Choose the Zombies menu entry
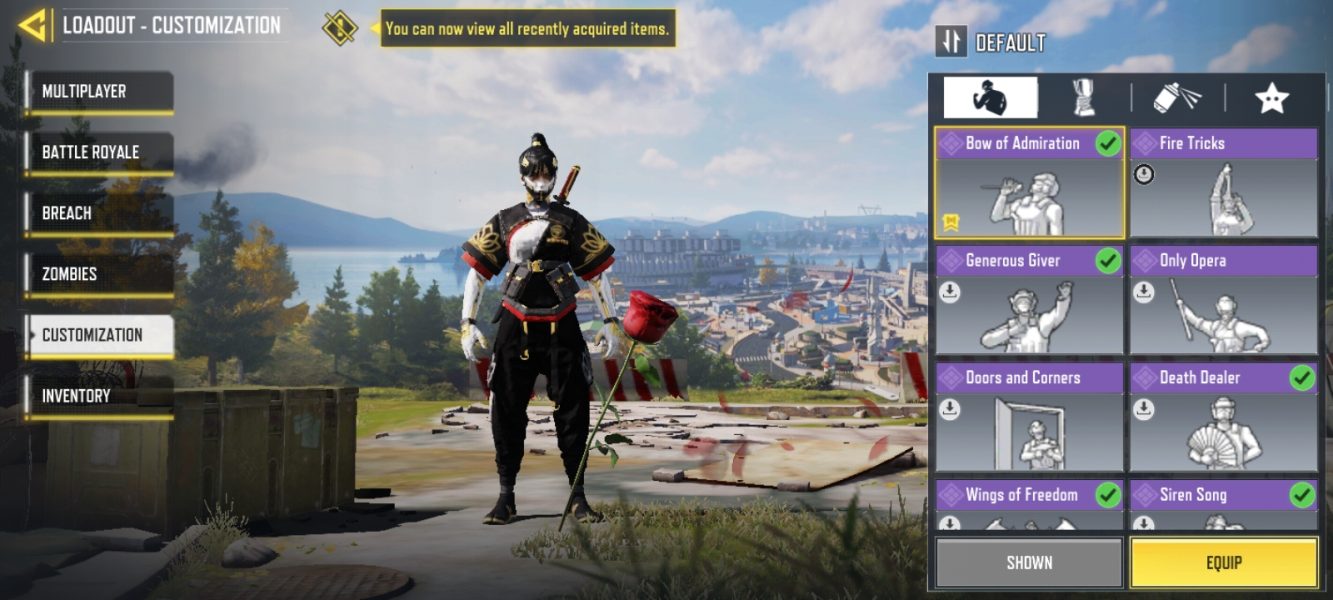This screenshot has width=1333, height=600. [99, 275]
